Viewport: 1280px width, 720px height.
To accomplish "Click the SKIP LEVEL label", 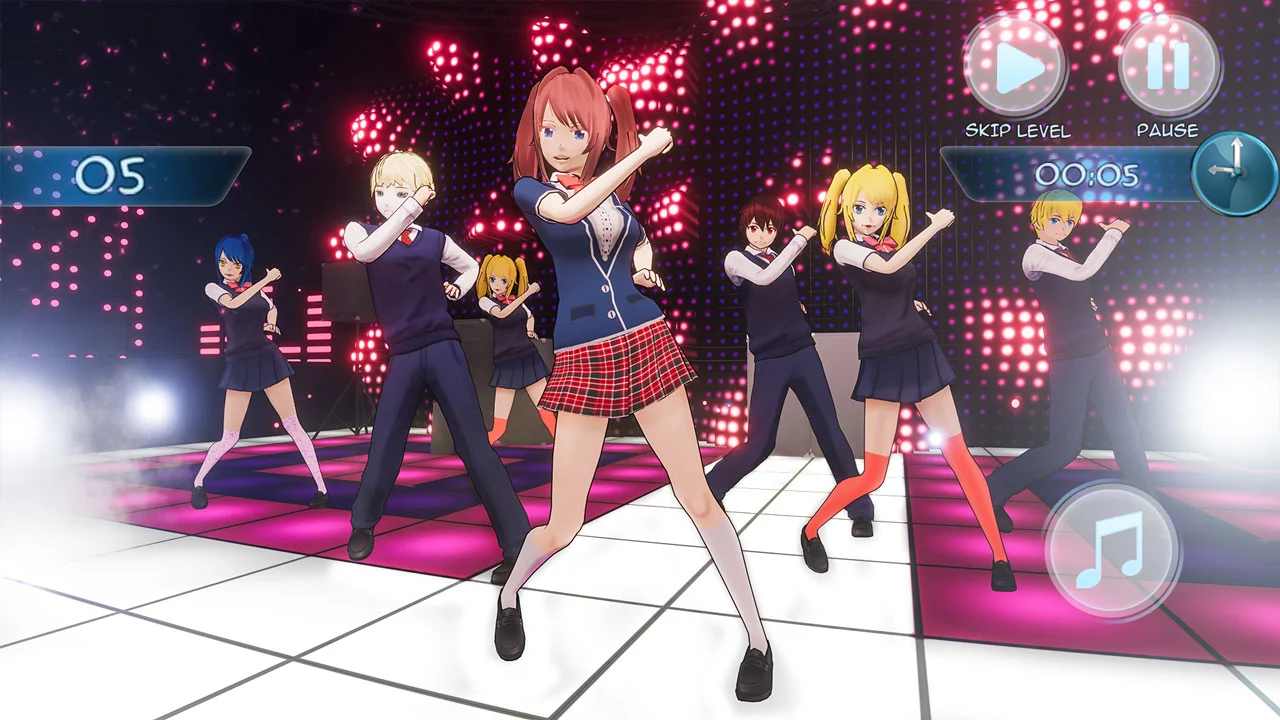I will tap(1016, 130).
